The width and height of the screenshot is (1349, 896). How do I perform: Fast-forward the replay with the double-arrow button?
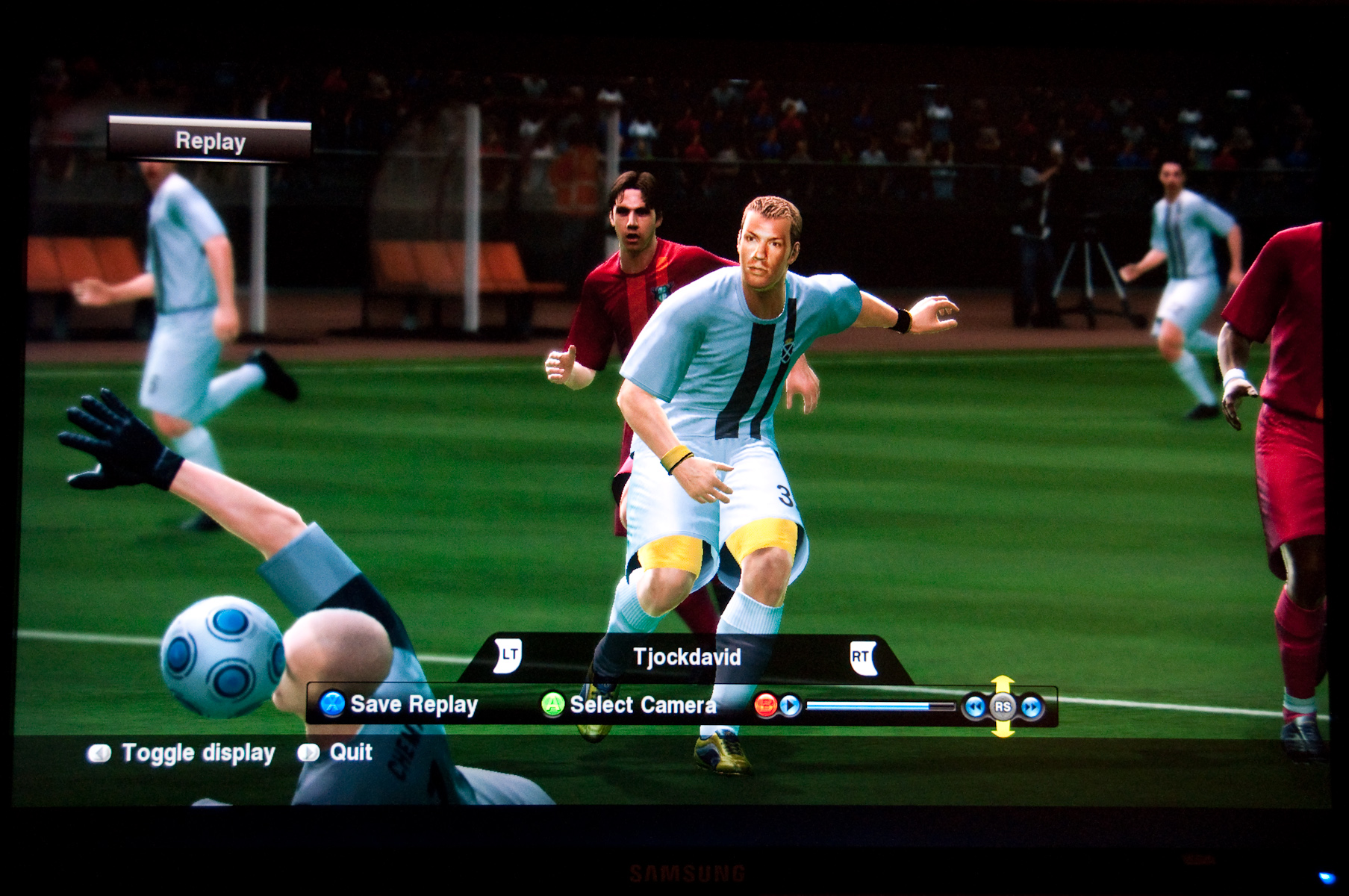pos(1031,706)
